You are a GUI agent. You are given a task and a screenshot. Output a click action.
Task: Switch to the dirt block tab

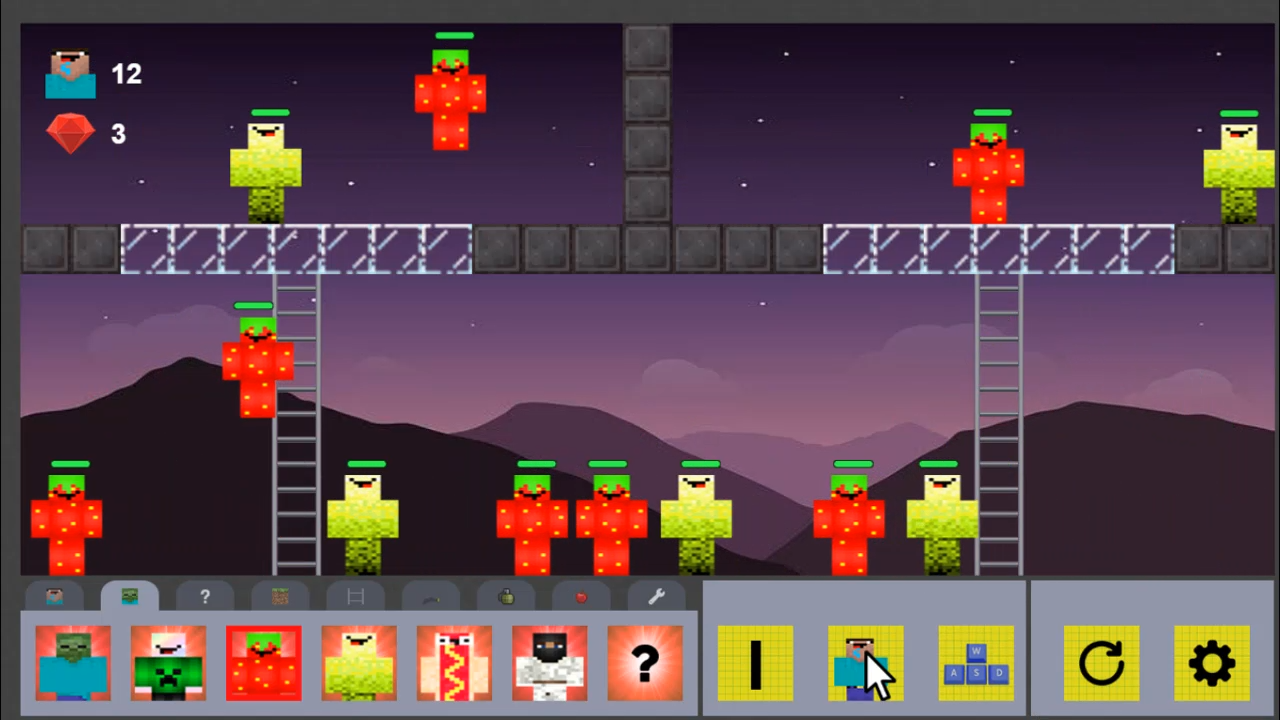tap(280, 597)
